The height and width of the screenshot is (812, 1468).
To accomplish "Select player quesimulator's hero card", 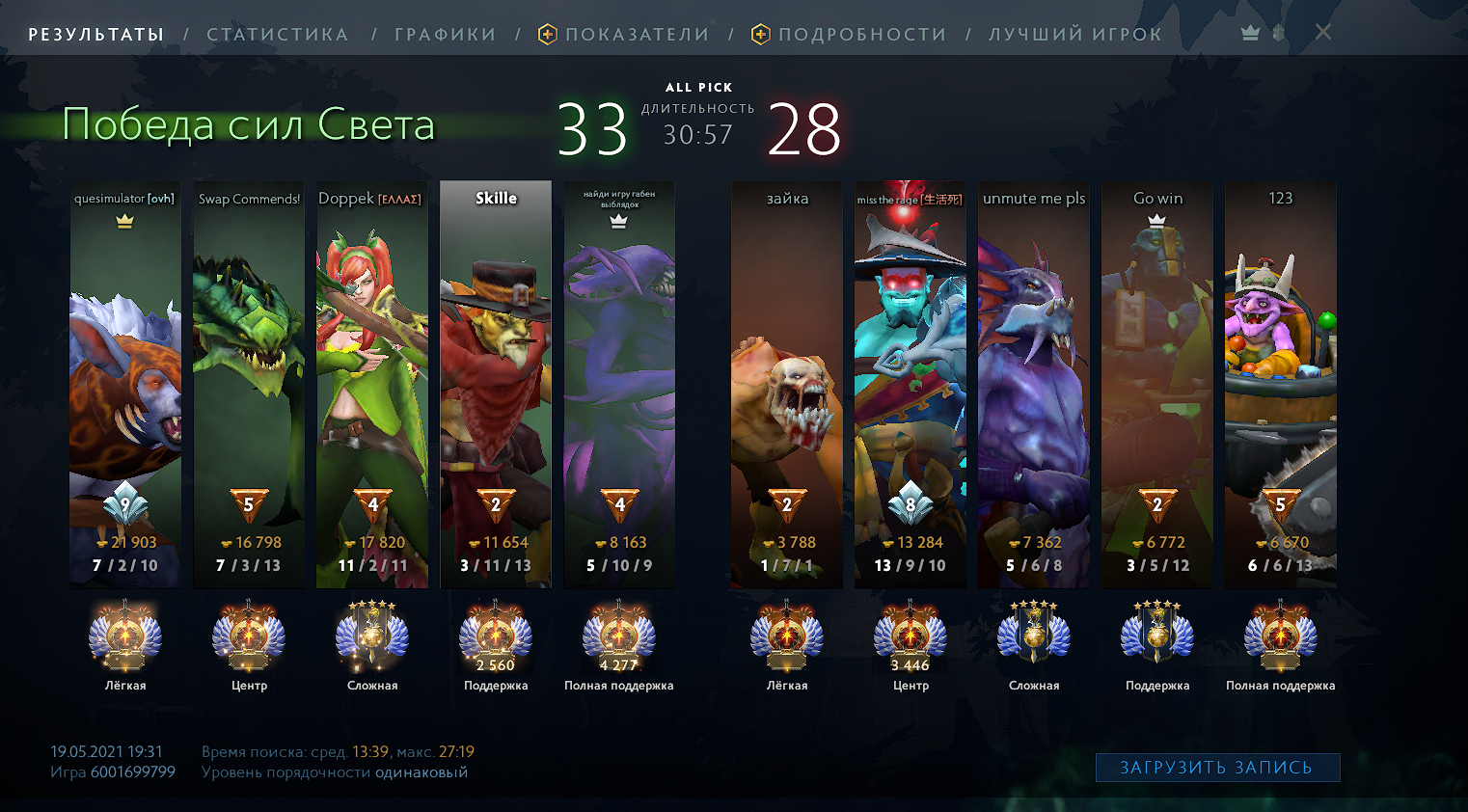I will click(125, 384).
